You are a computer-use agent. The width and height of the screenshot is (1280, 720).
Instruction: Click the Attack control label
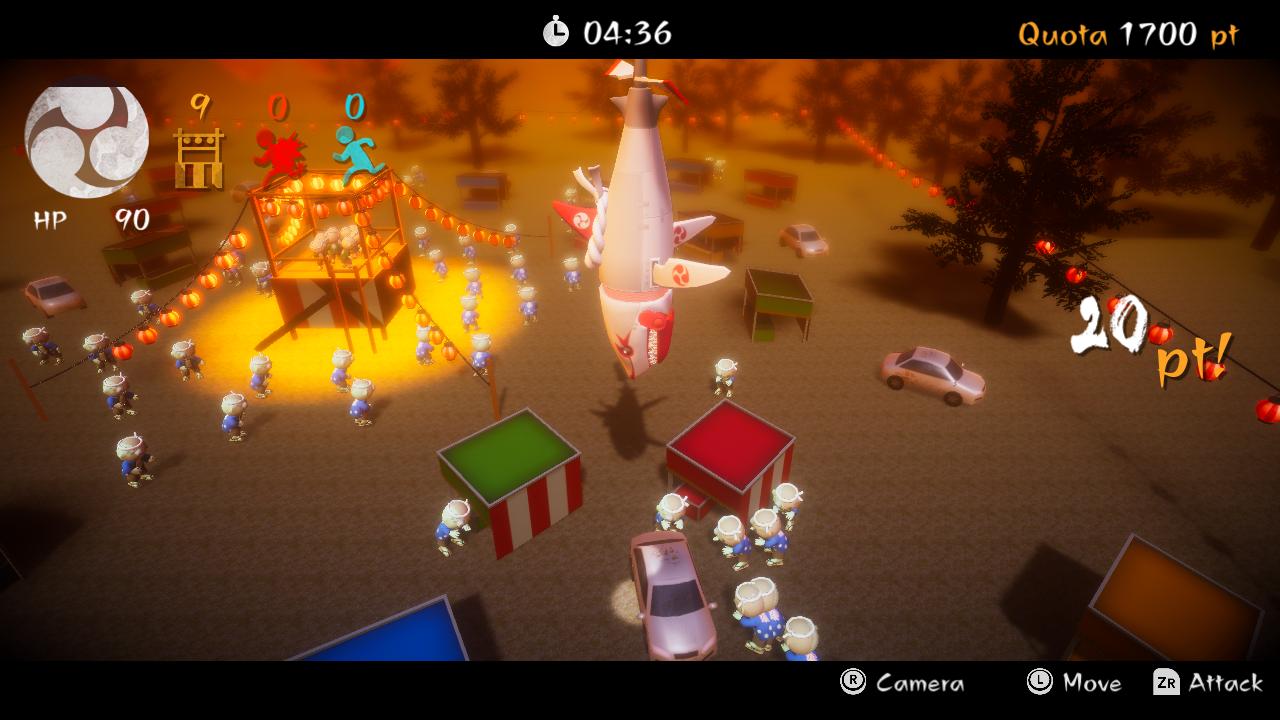click(x=1227, y=684)
